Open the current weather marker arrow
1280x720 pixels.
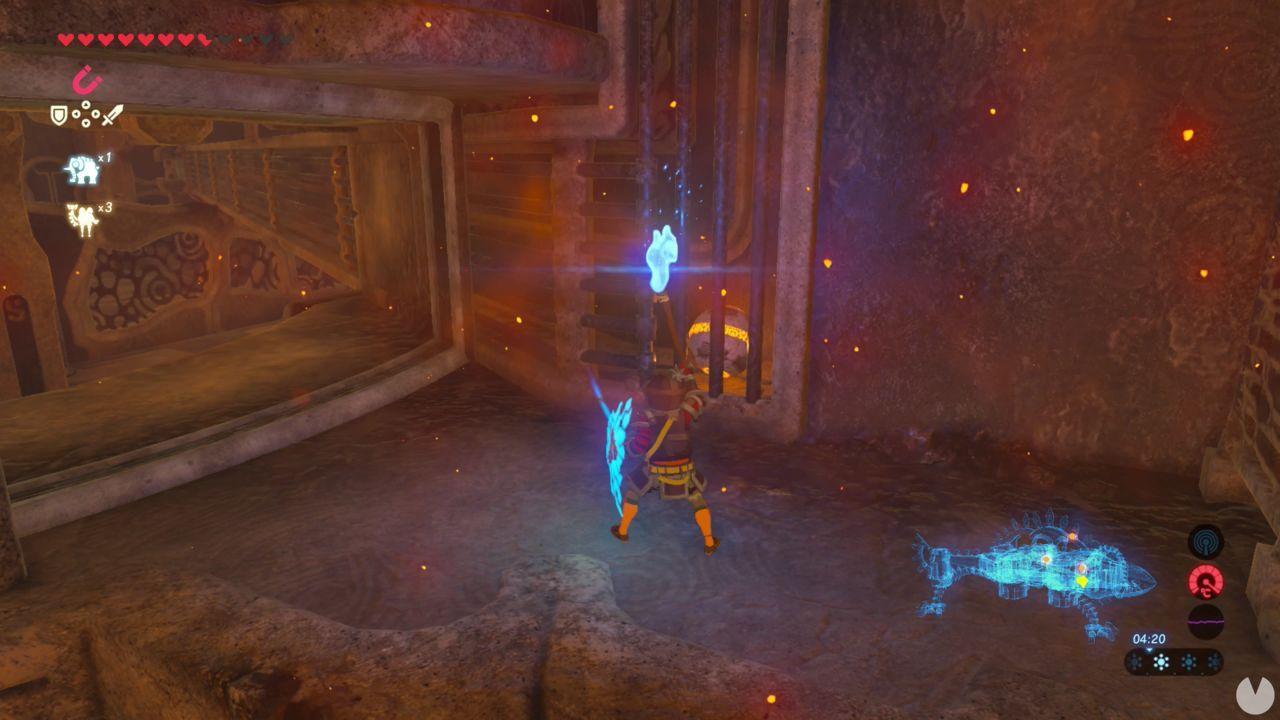coord(1150,650)
